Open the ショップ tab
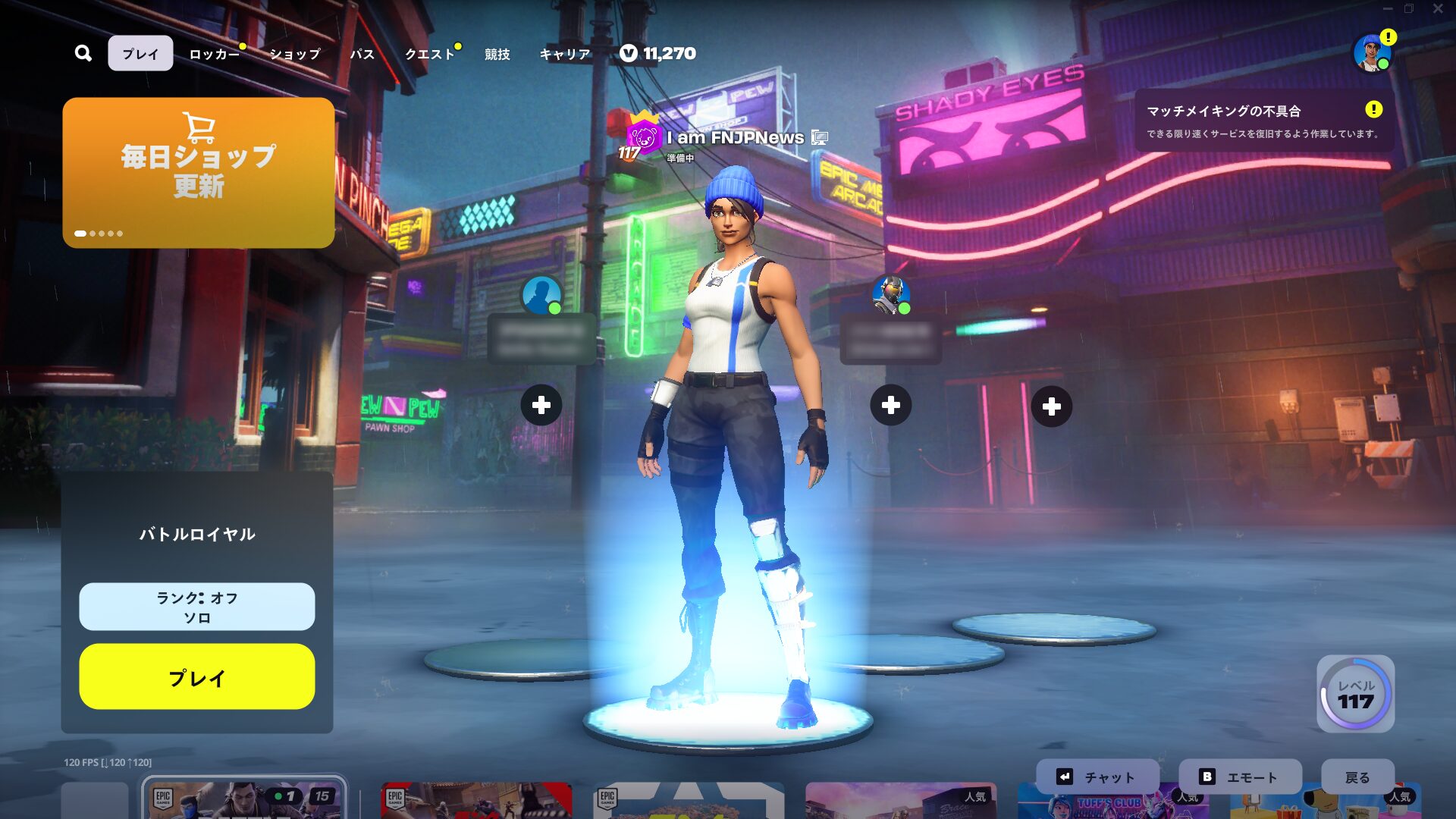Screen dimensions: 1456x819 pyautogui.click(x=295, y=54)
